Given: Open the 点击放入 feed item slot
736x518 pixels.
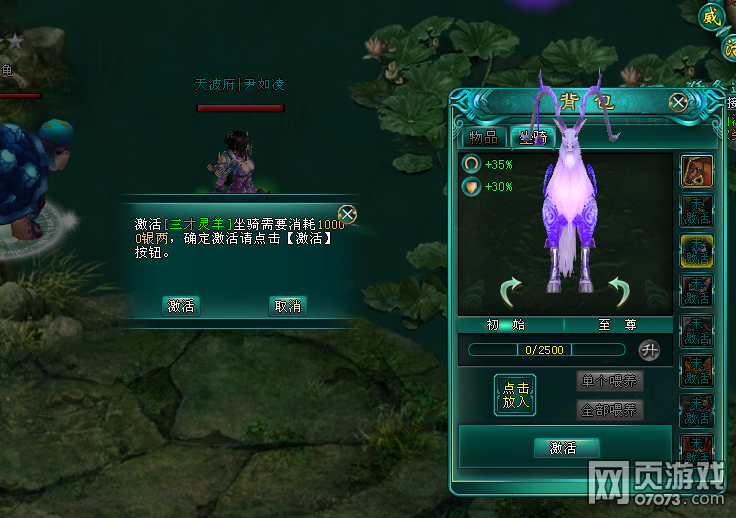Looking at the screenshot, I should (x=515, y=395).
